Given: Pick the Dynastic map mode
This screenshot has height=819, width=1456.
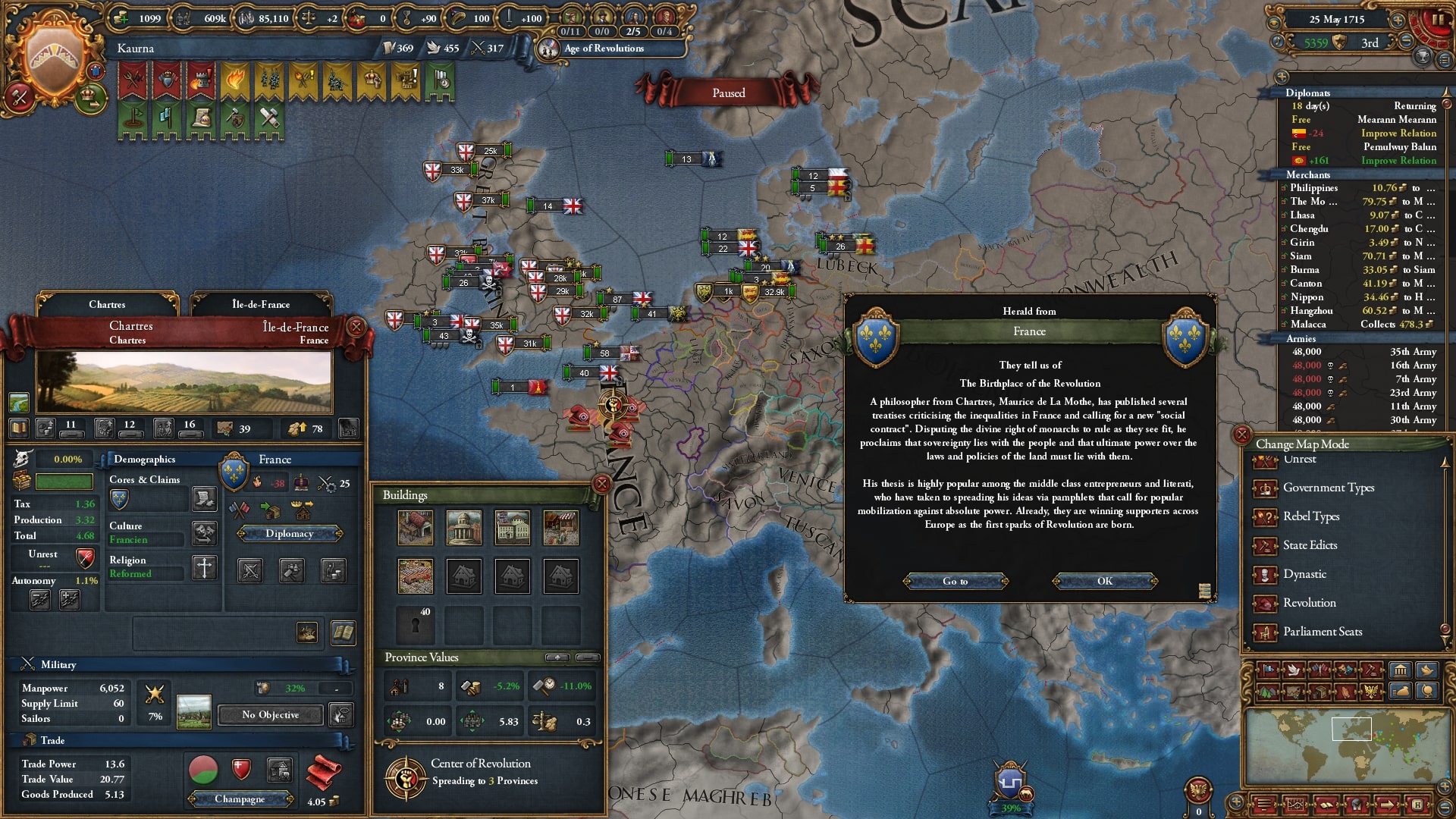Looking at the screenshot, I should tap(1304, 574).
